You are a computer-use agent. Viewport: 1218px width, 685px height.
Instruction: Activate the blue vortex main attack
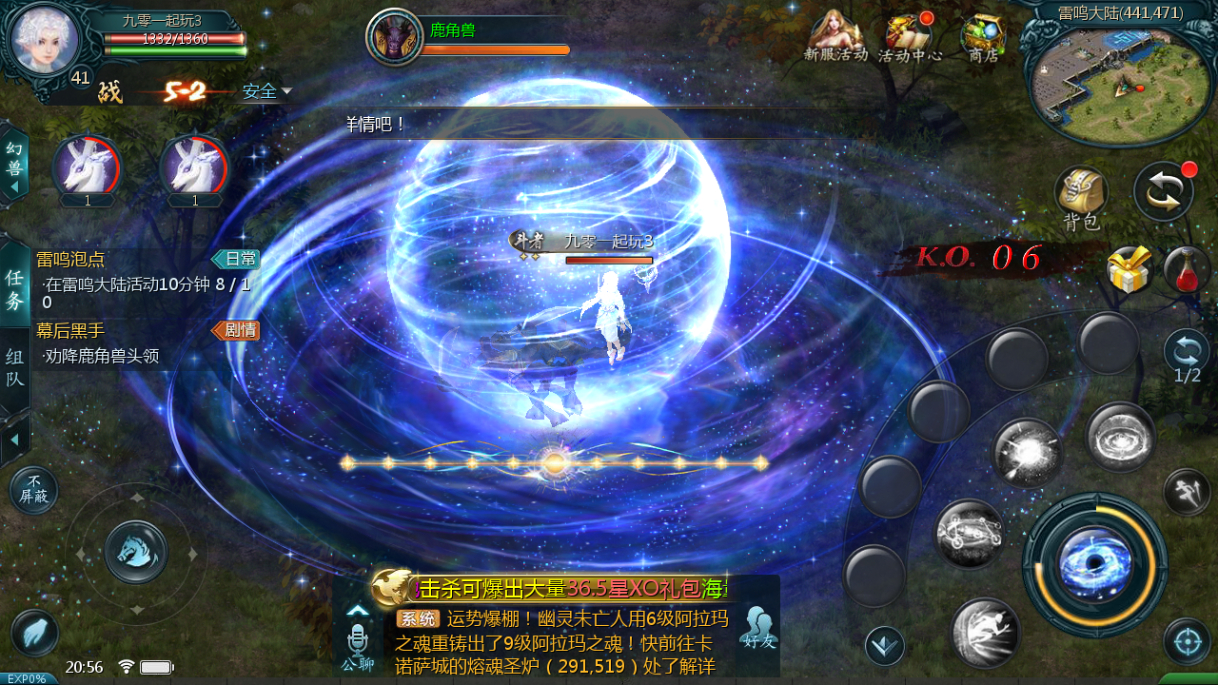(1095, 565)
